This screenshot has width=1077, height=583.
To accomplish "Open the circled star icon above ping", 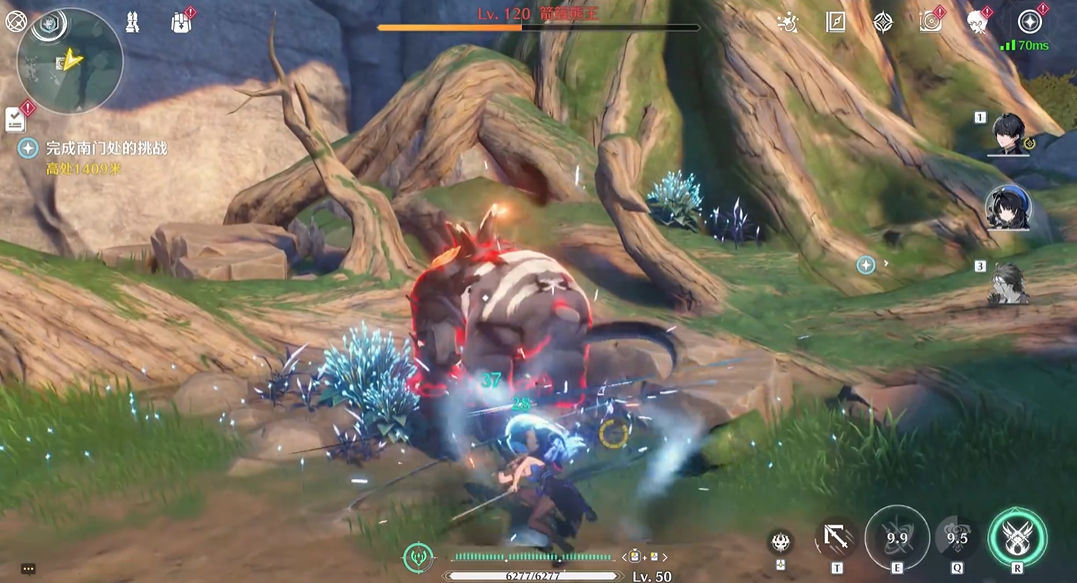I will coord(1029,22).
